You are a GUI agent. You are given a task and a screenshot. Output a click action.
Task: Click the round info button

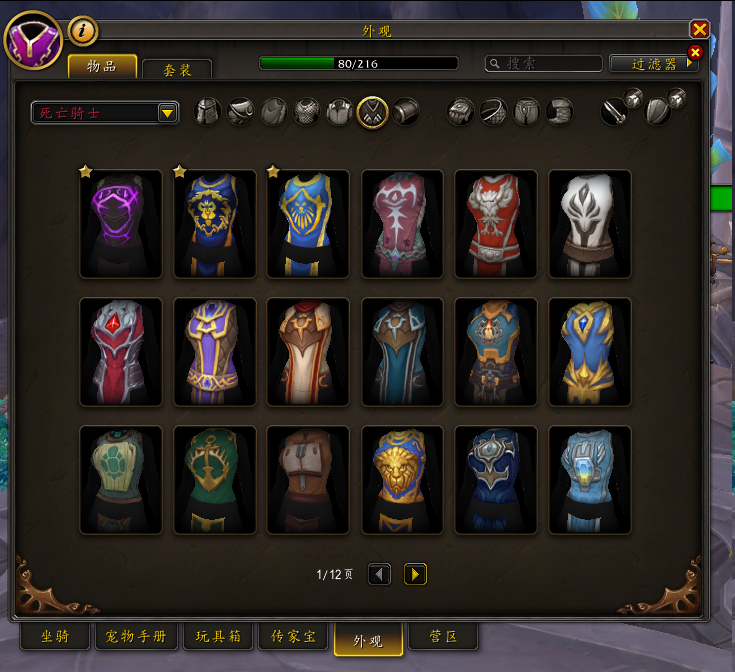[x=82, y=31]
